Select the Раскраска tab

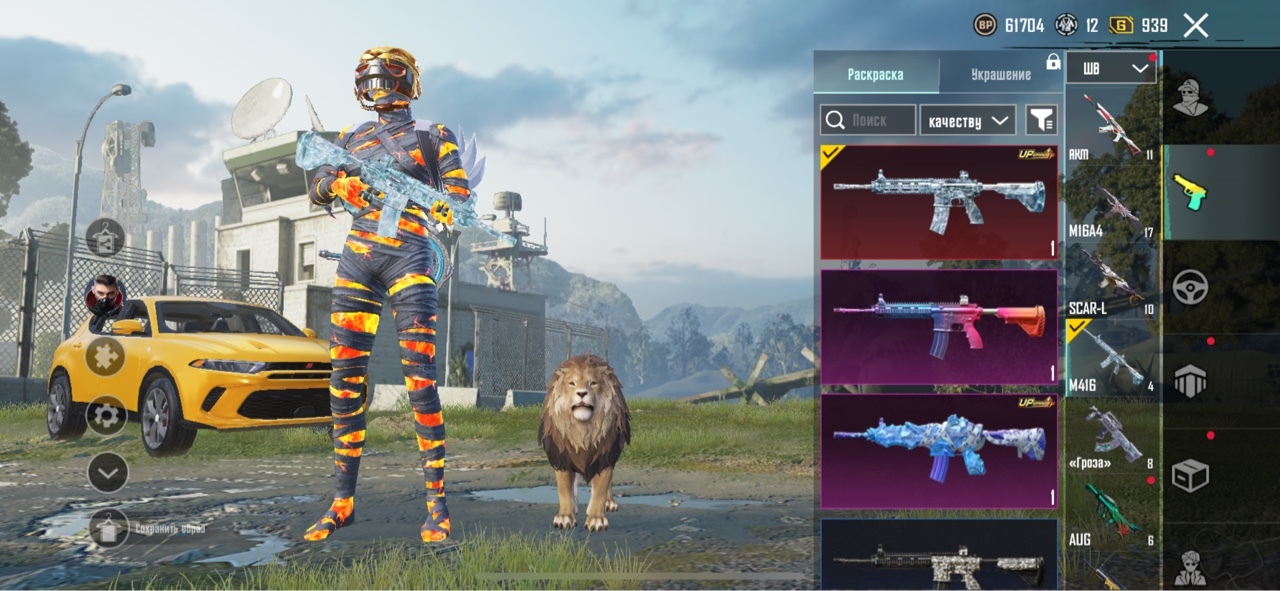[x=875, y=75]
